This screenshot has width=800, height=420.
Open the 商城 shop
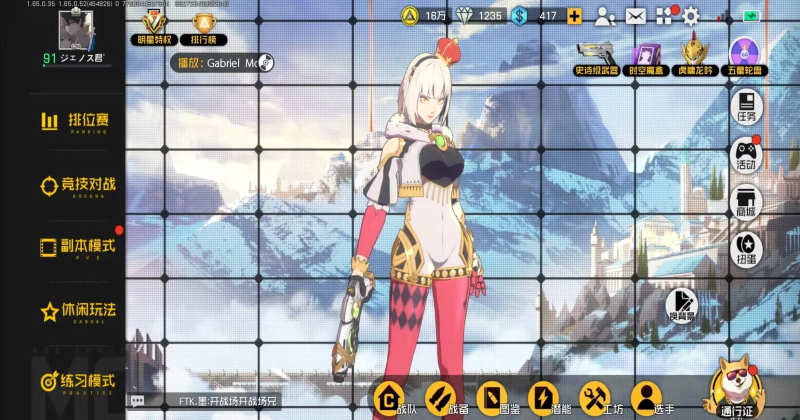pos(746,201)
